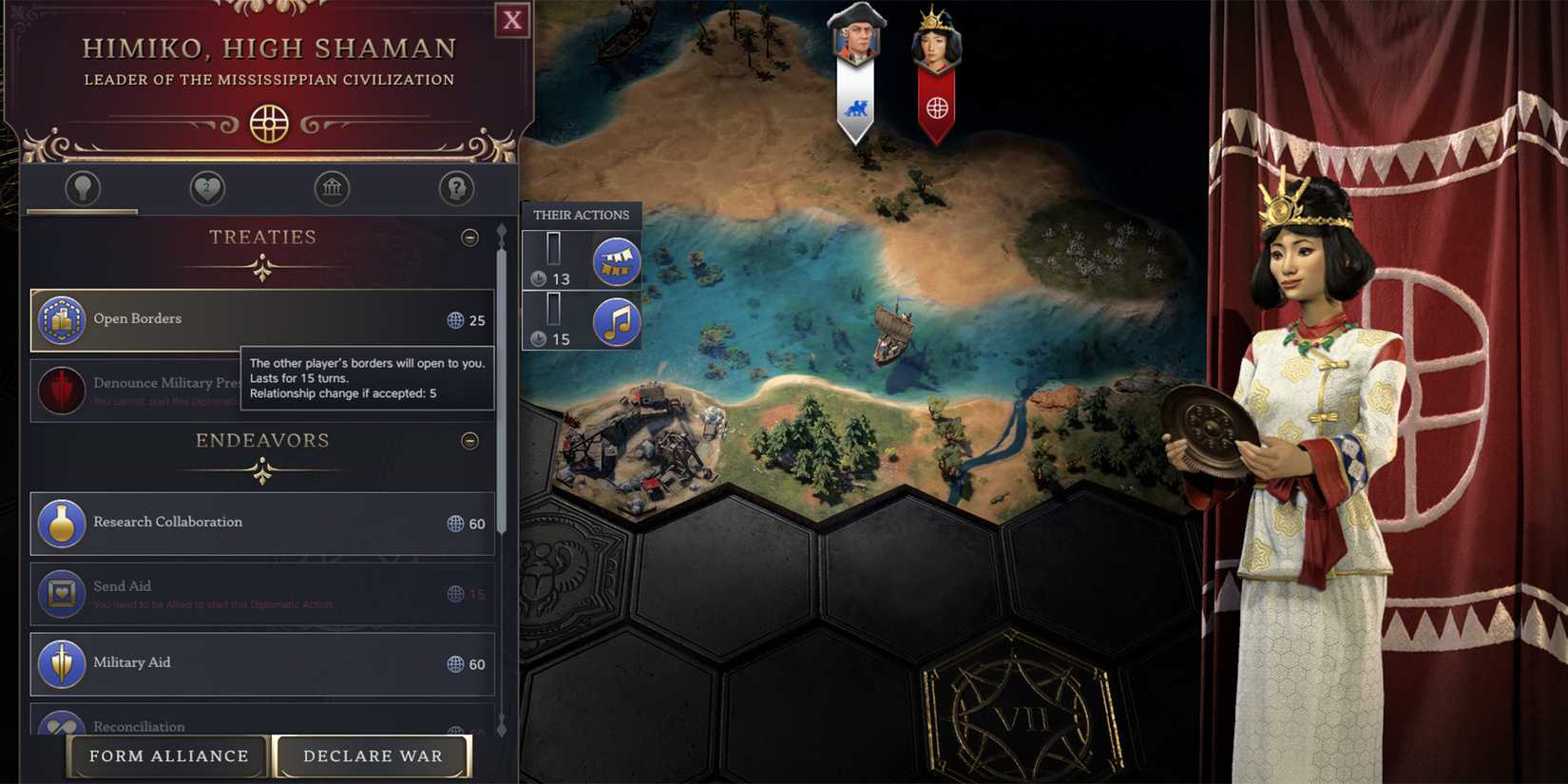Open the government building tab
The image size is (1568, 784).
pos(331,188)
